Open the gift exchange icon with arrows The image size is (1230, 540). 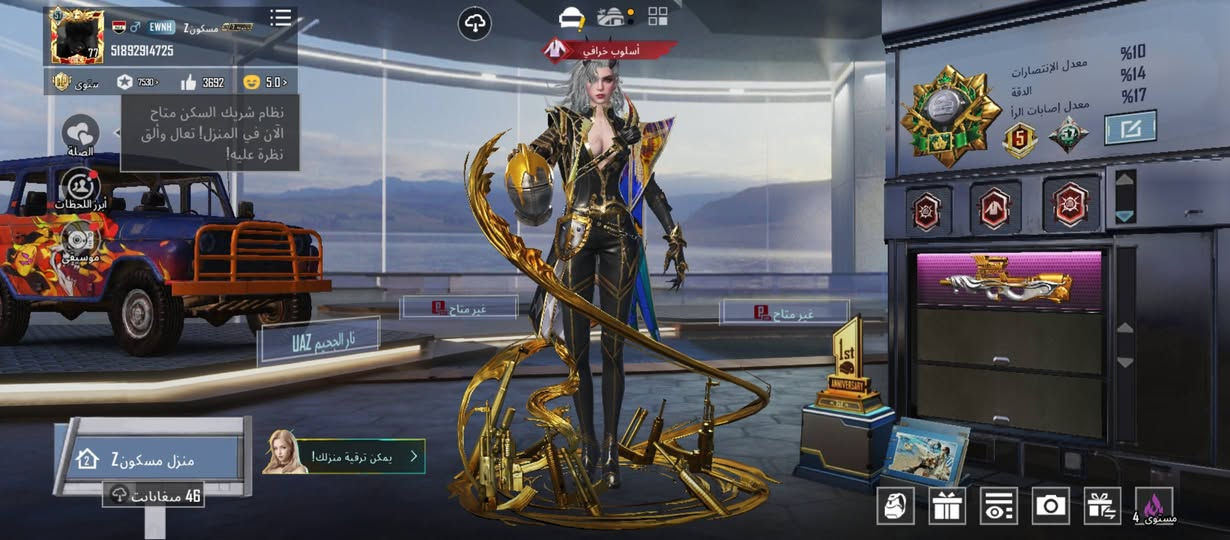[1103, 506]
